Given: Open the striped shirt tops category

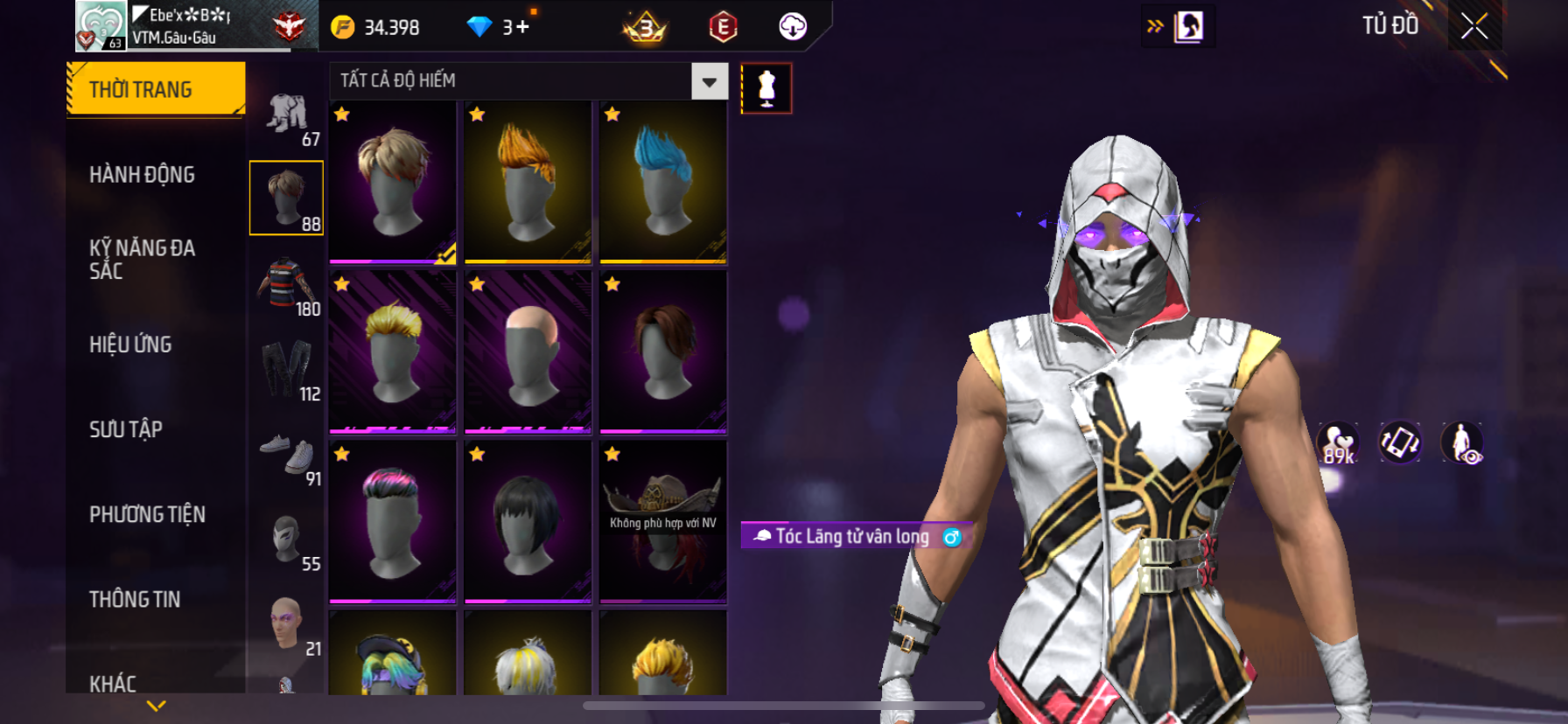Looking at the screenshot, I should [x=287, y=283].
